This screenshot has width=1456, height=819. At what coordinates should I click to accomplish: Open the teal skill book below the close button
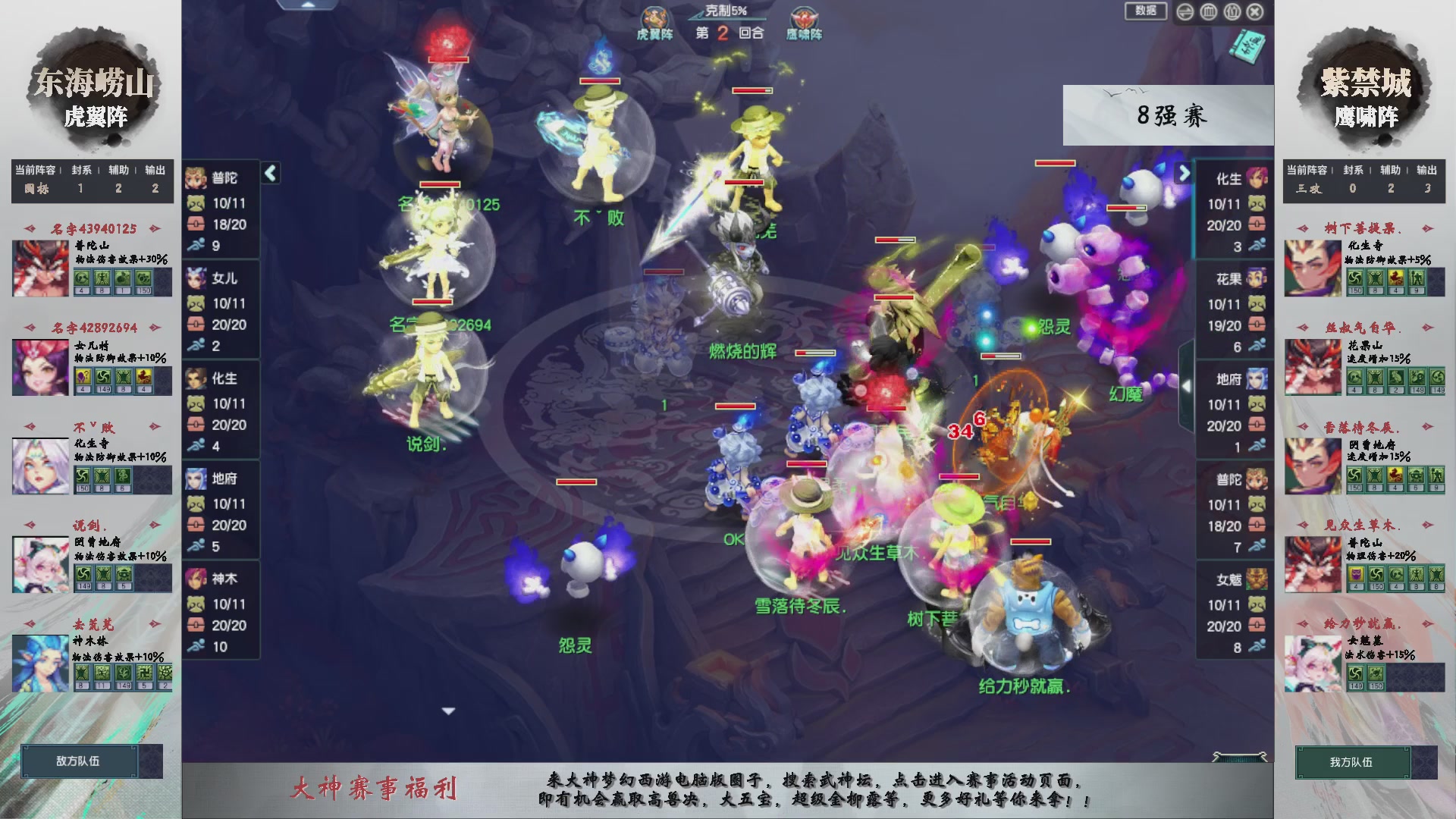point(1247,47)
